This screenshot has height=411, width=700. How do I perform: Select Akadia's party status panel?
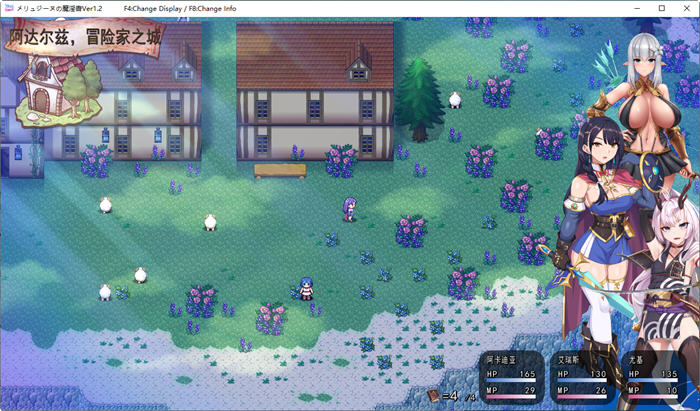pyautogui.click(x=514, y=375)
